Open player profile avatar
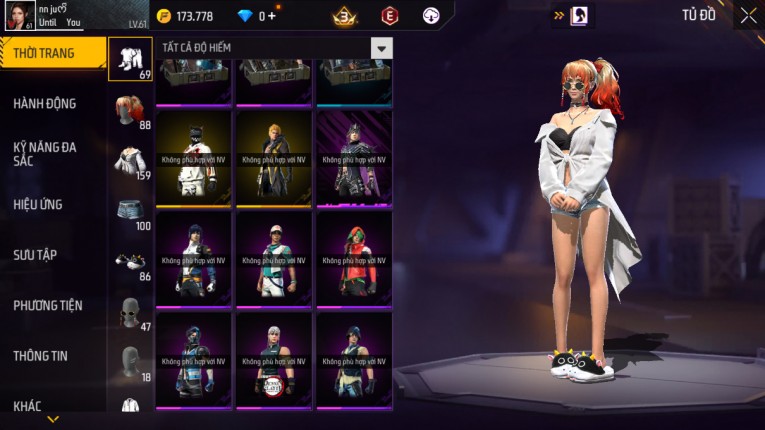This screenshot has width=765, height=430. coord(20,15)
